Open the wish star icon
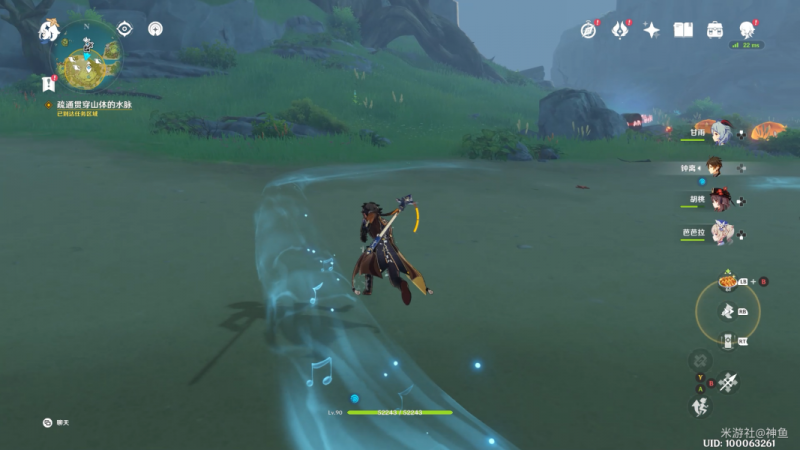The height and width of the screenshot is (450, 800). pos(651,30)
